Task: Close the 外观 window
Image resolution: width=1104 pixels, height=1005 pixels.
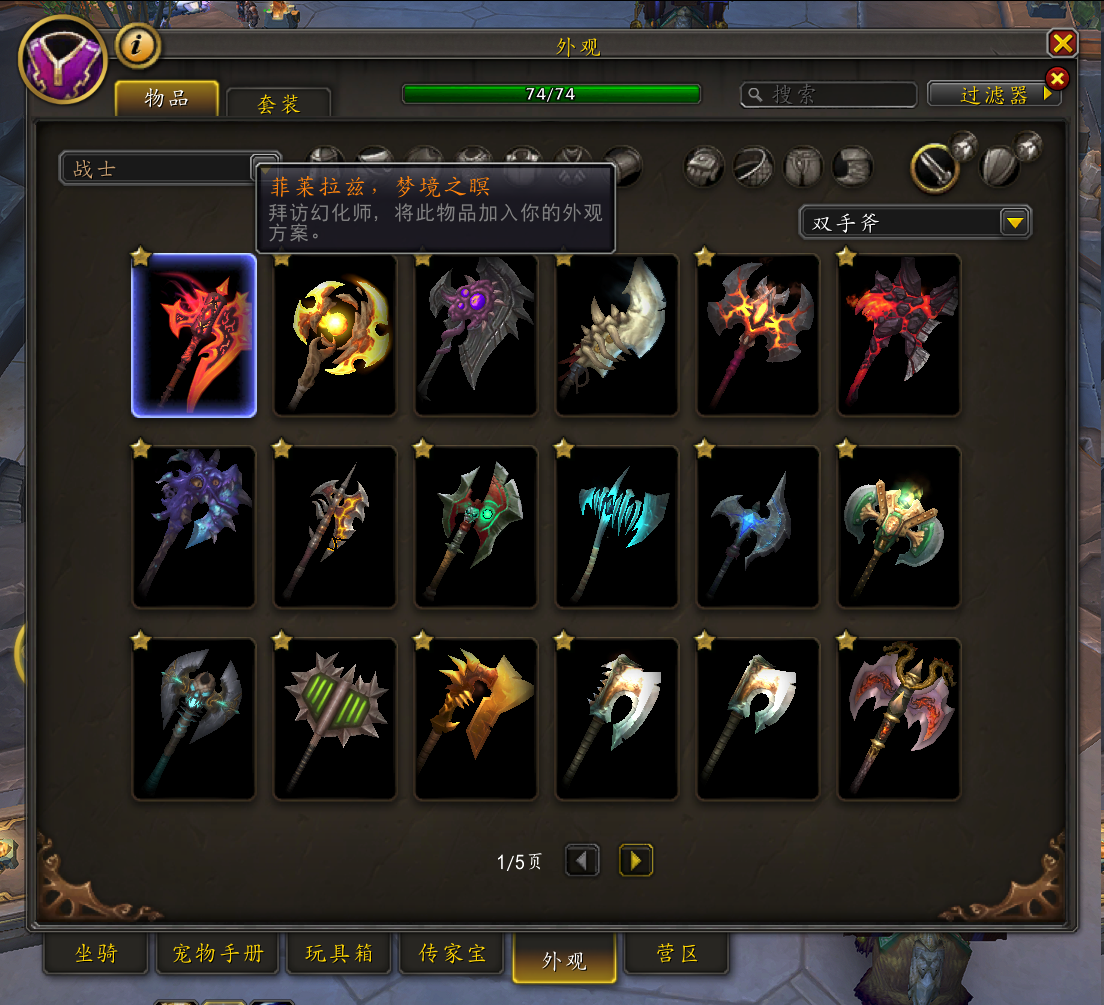Action: (1062, 43)
